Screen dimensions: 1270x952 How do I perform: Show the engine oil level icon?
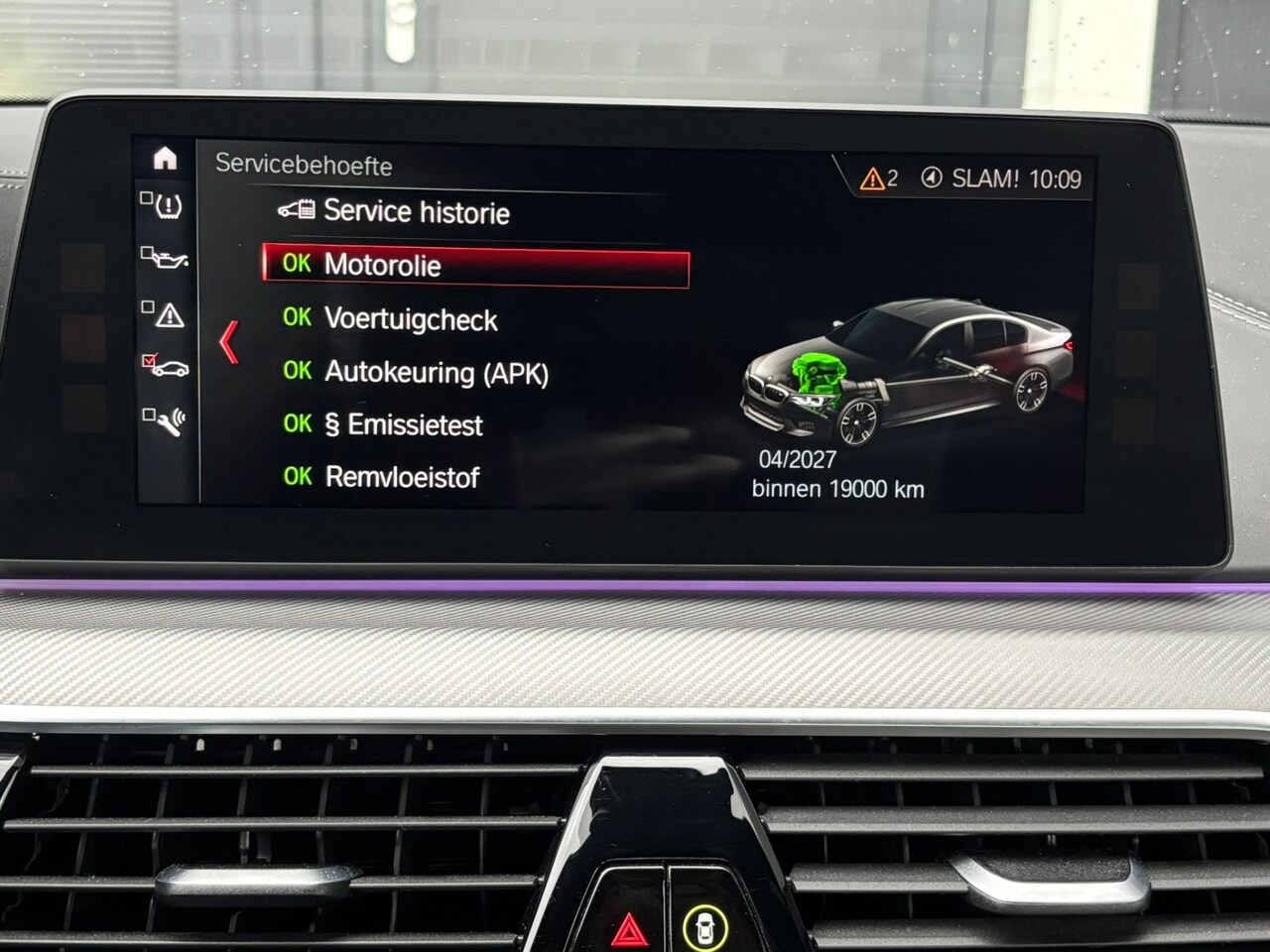(165, 259)
